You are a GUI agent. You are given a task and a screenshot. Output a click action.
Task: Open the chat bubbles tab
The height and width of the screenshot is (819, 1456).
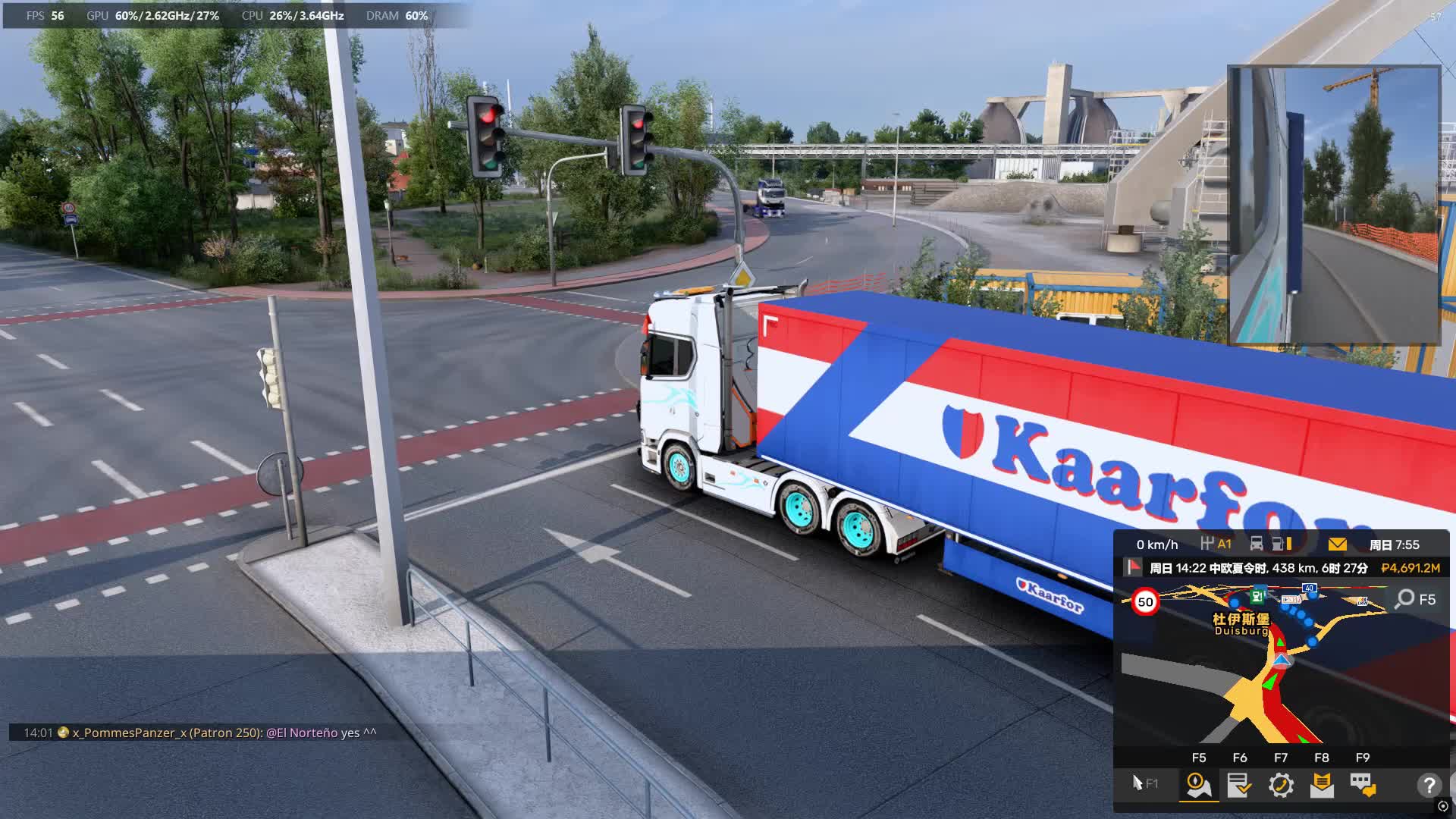click(1363, 785)
